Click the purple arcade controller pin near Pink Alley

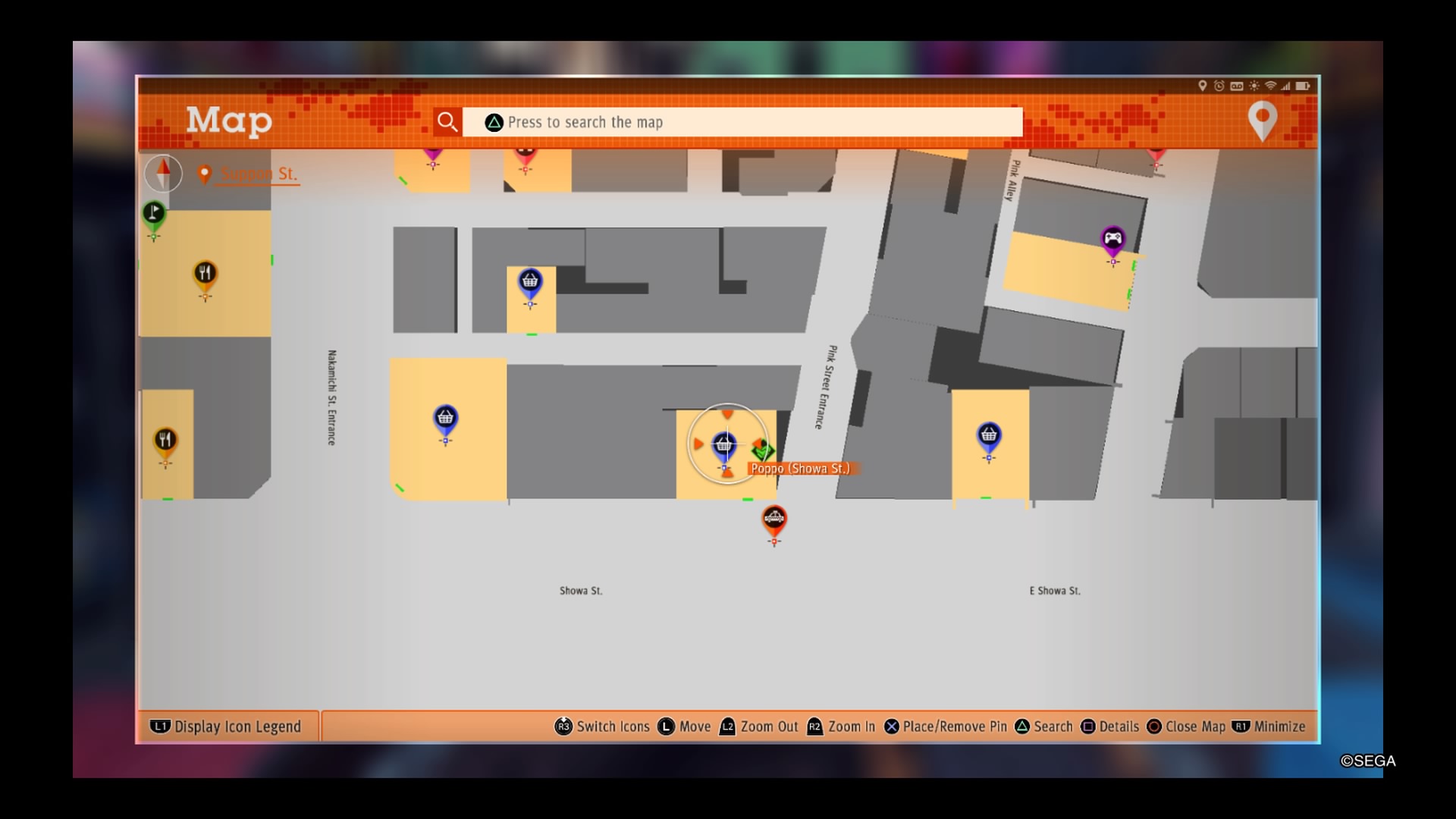tap(1112, 239)
